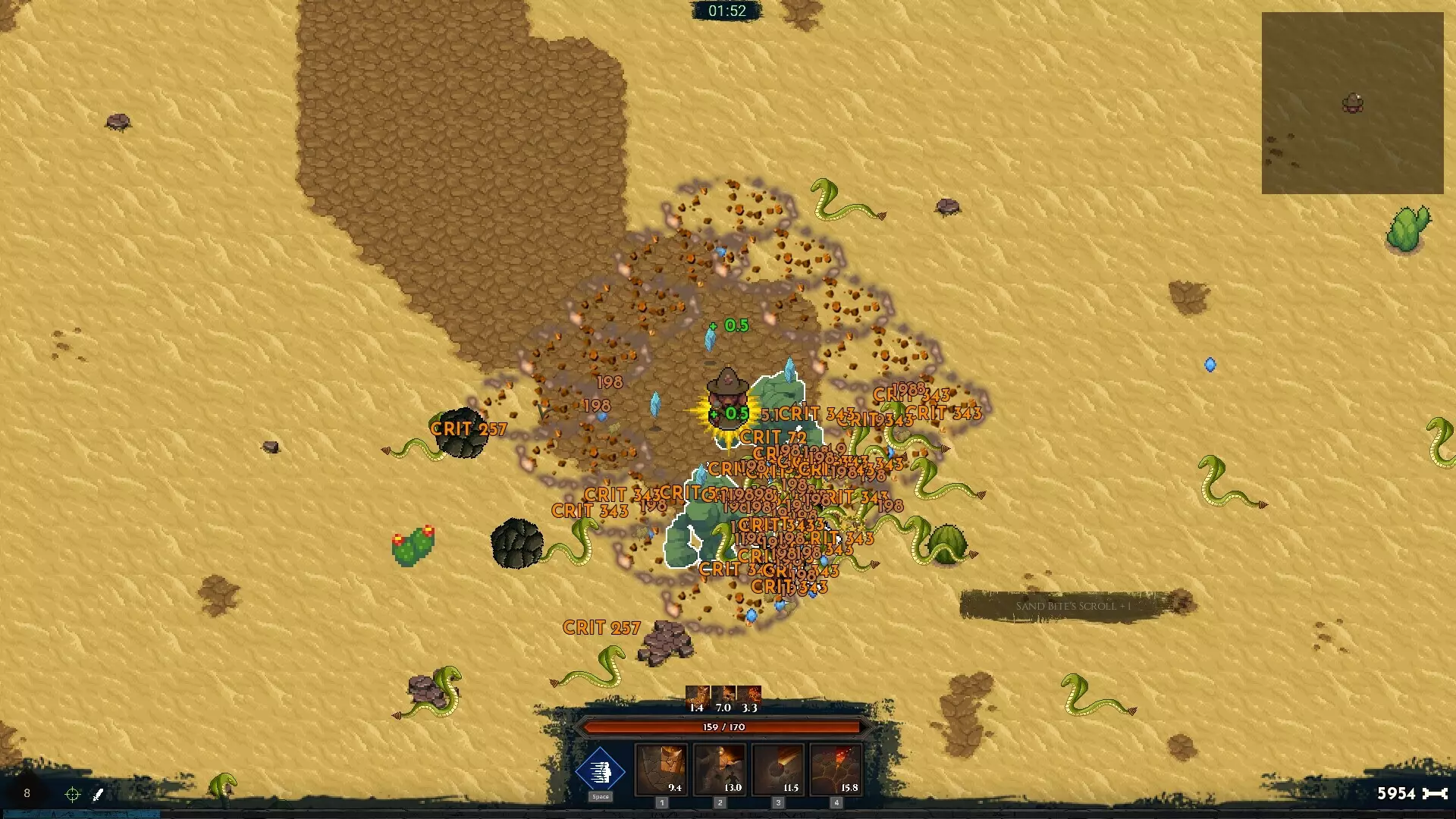Activate the molten lava ground skill
This screenshot has height=819, width=1456.
(x=836, y=770)
